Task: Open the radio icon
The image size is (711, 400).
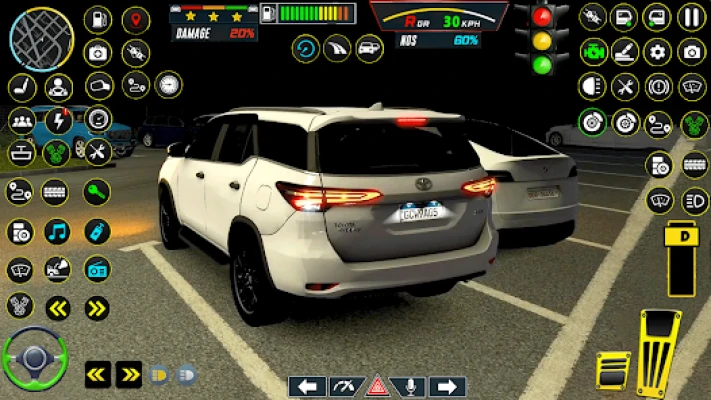Action: [x=97, y=268]
